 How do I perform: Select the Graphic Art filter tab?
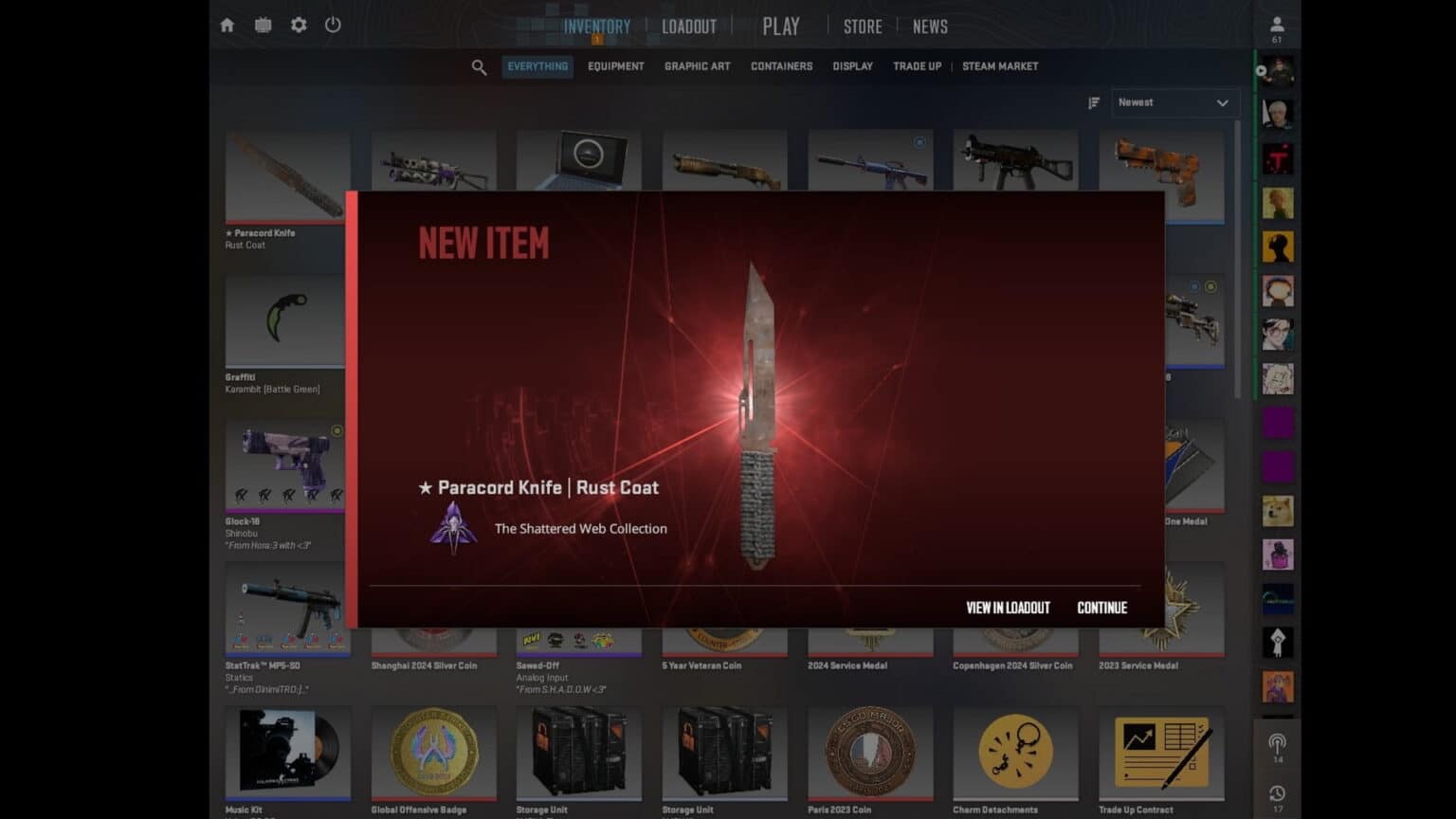click(x=698, y=66)
